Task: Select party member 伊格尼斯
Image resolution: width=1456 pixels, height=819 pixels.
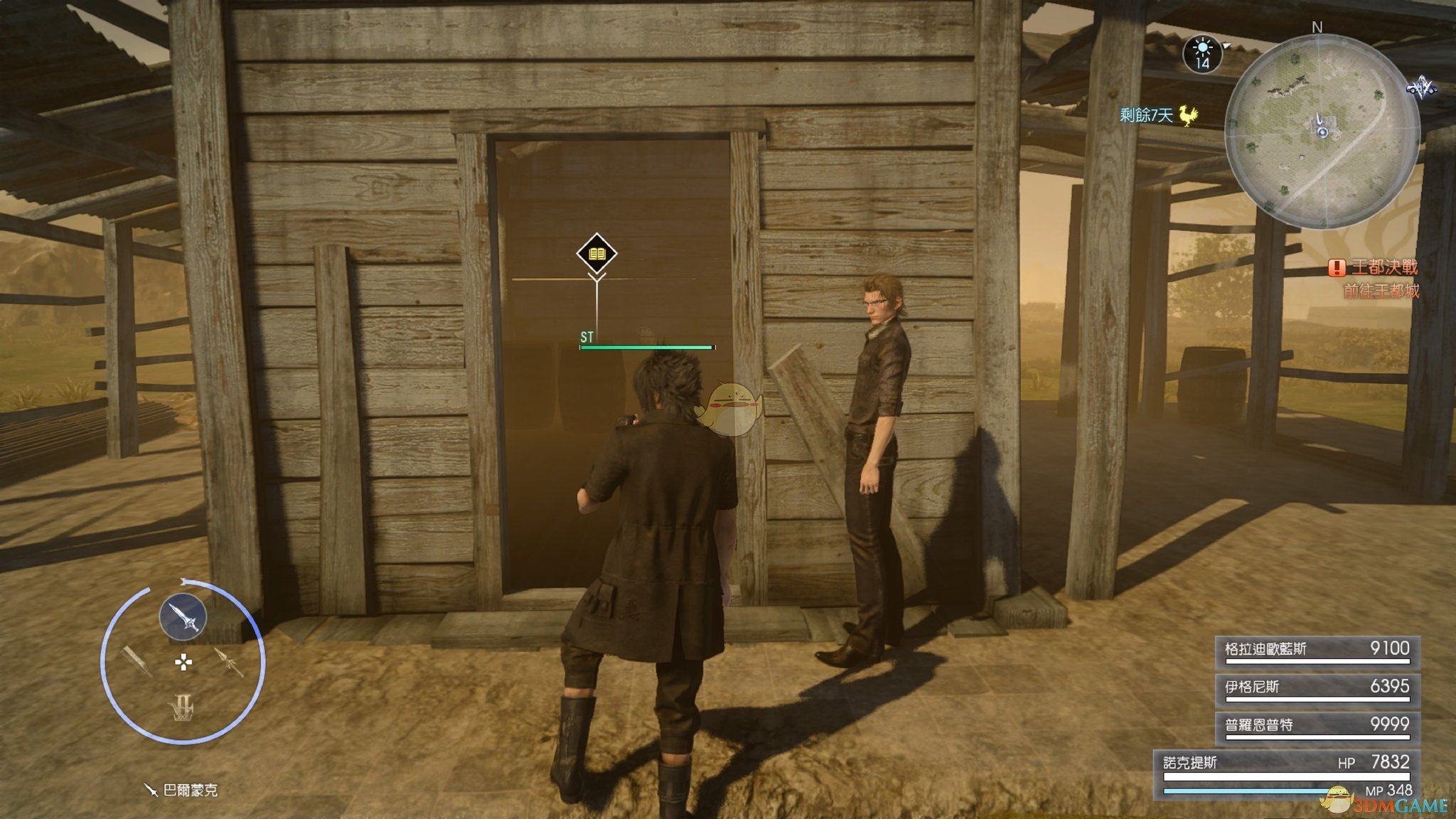Action: tap(1317, 689)
